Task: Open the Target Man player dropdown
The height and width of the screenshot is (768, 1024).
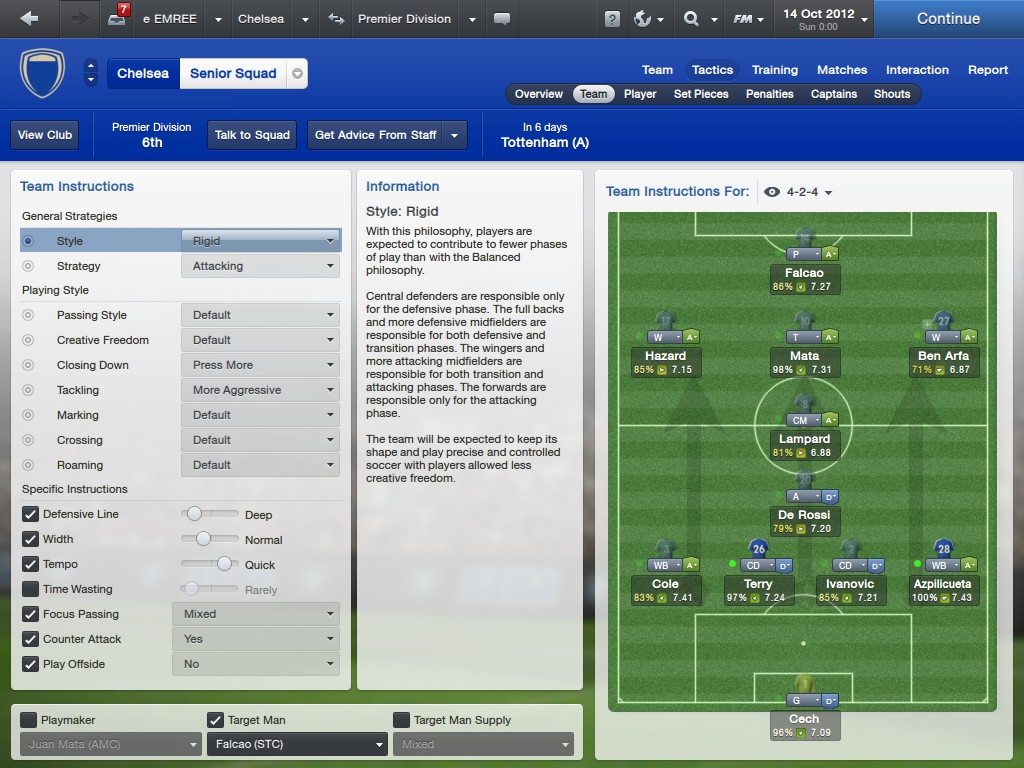Action: click(x=296, y=744)
